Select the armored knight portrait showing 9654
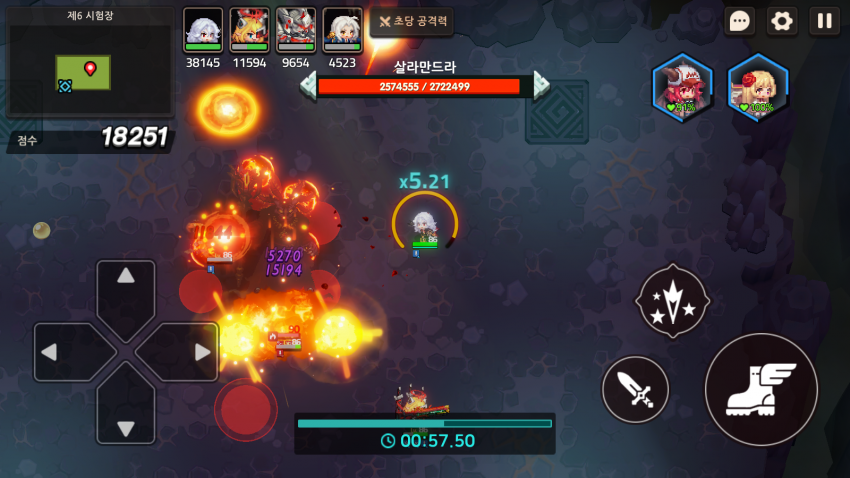Screen dimensions: 850x478 click(x=296, y=29)
